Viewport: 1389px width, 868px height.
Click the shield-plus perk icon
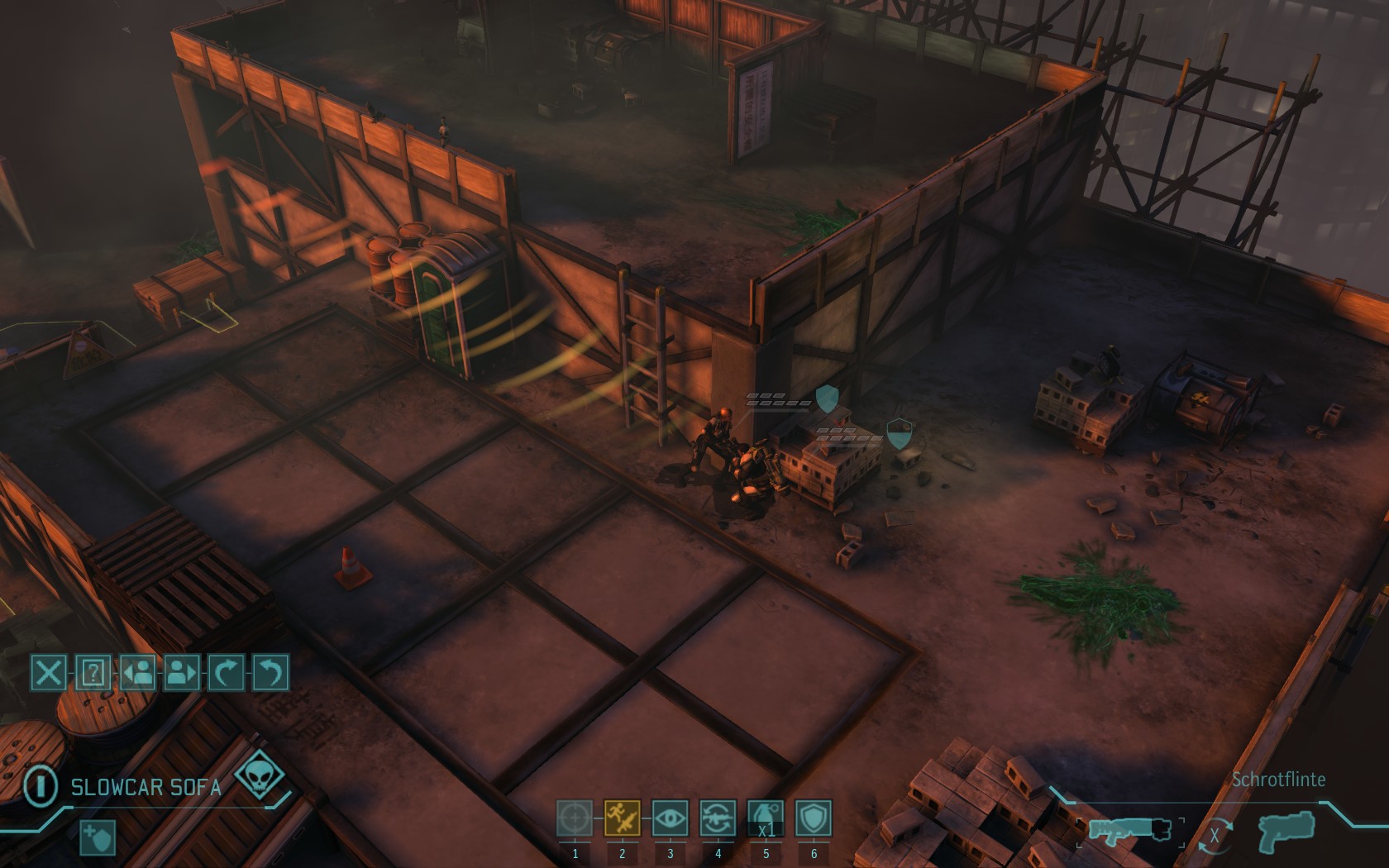pos(98,837)
